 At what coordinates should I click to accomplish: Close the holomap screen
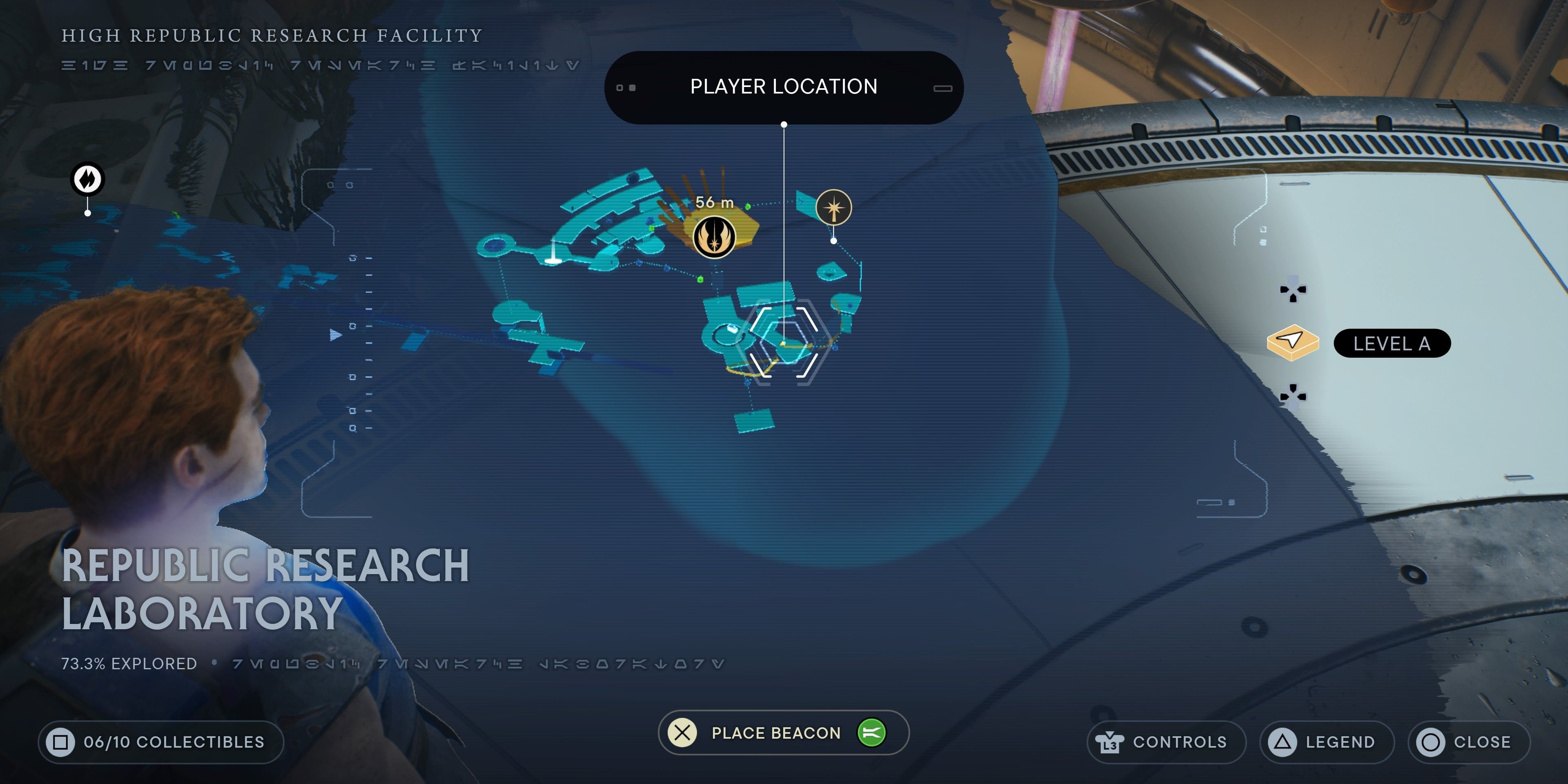pyautogui.click(x=1468, y=742)
